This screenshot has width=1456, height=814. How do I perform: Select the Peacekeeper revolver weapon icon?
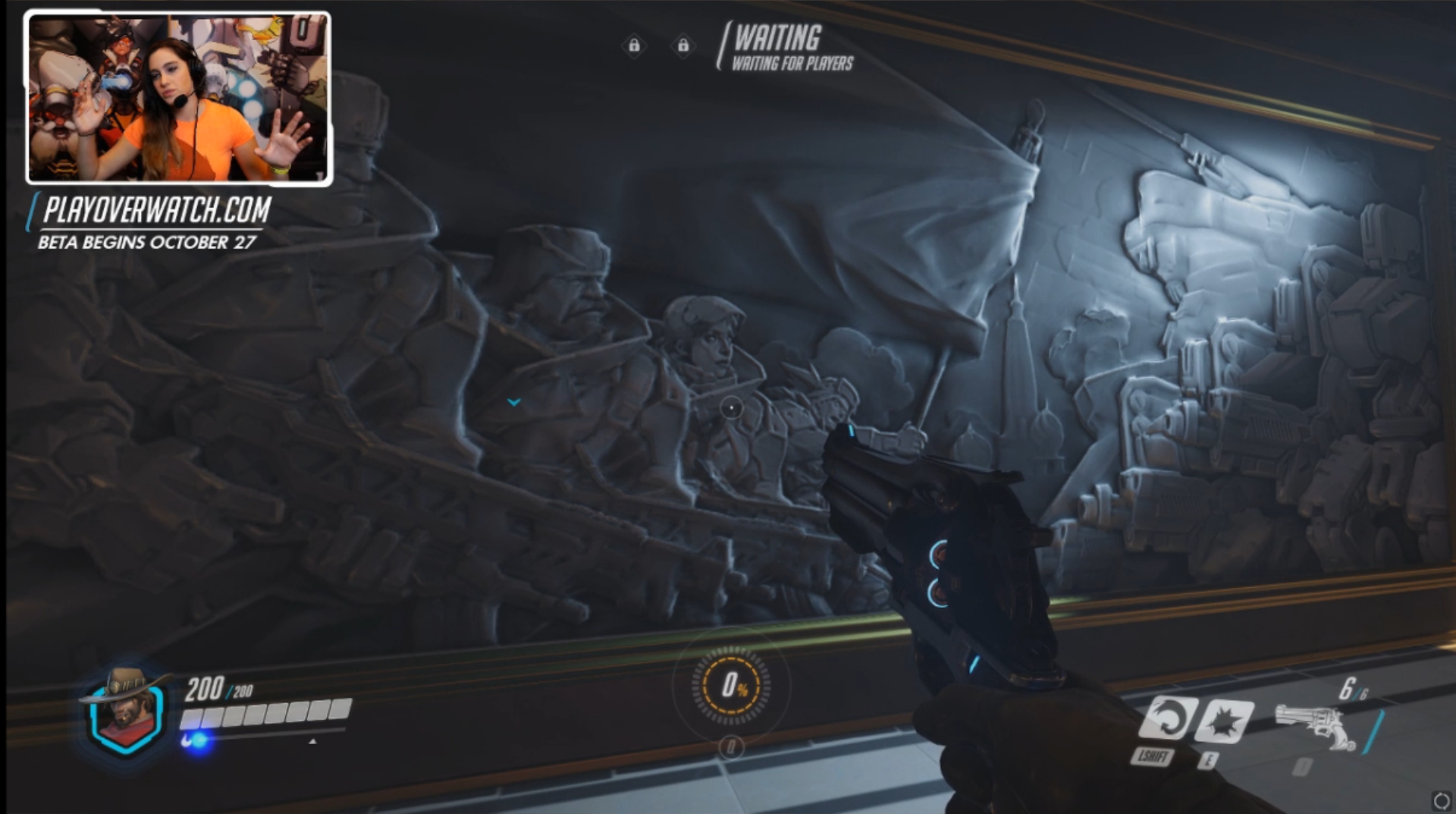(1316, 726)
